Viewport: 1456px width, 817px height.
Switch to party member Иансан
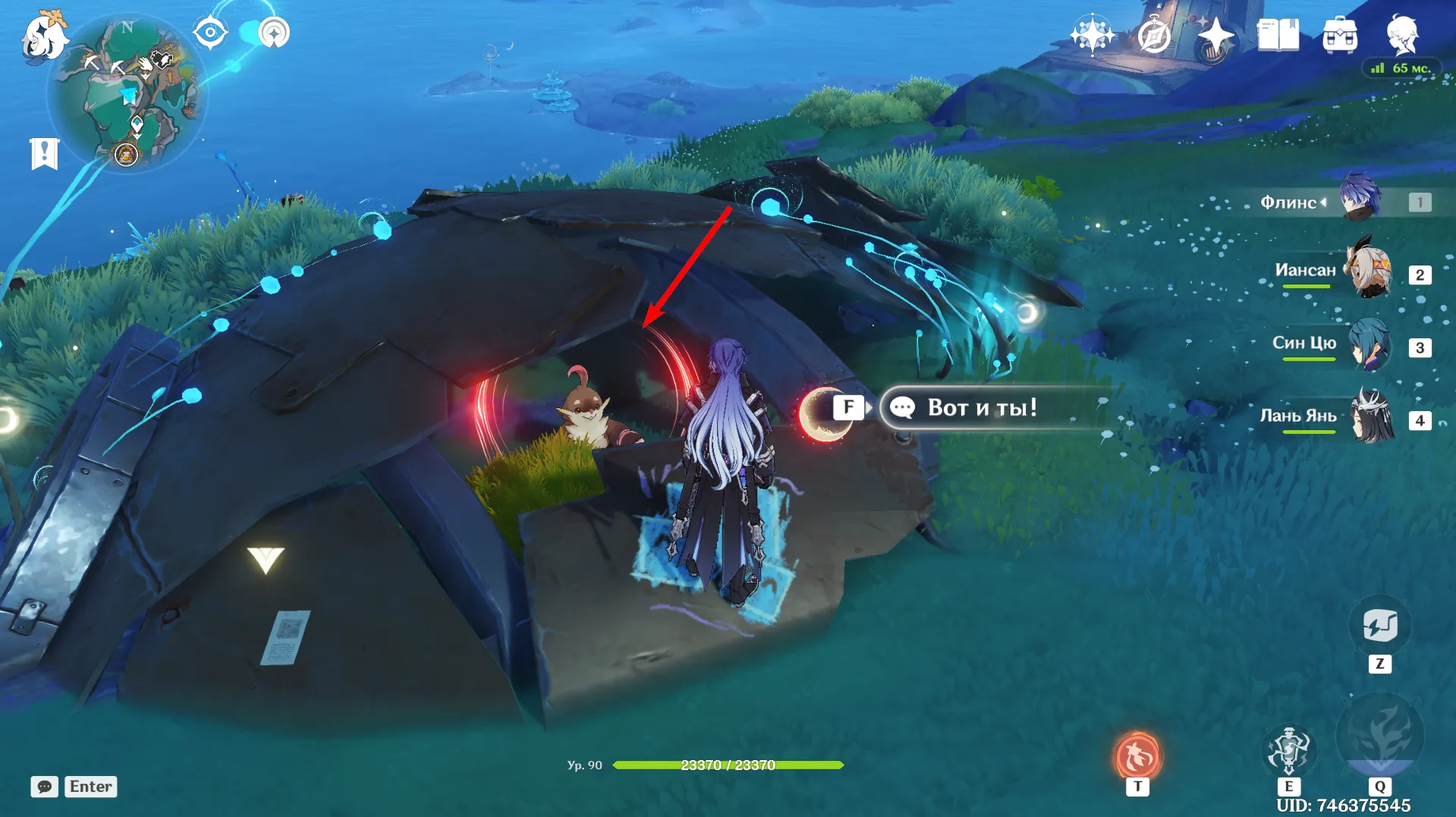[x=1370, y=272]
